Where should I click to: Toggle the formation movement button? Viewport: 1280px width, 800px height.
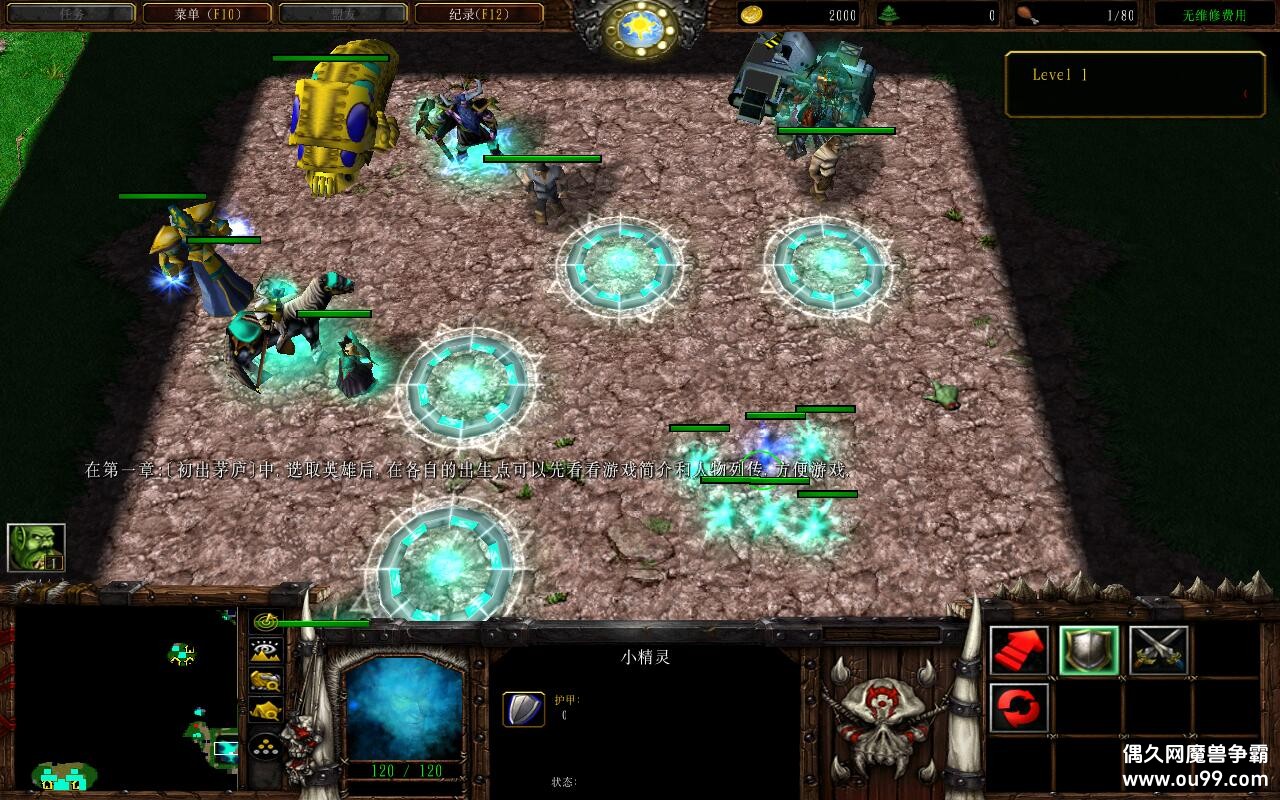pyautogui.click(x=265, y=746)
